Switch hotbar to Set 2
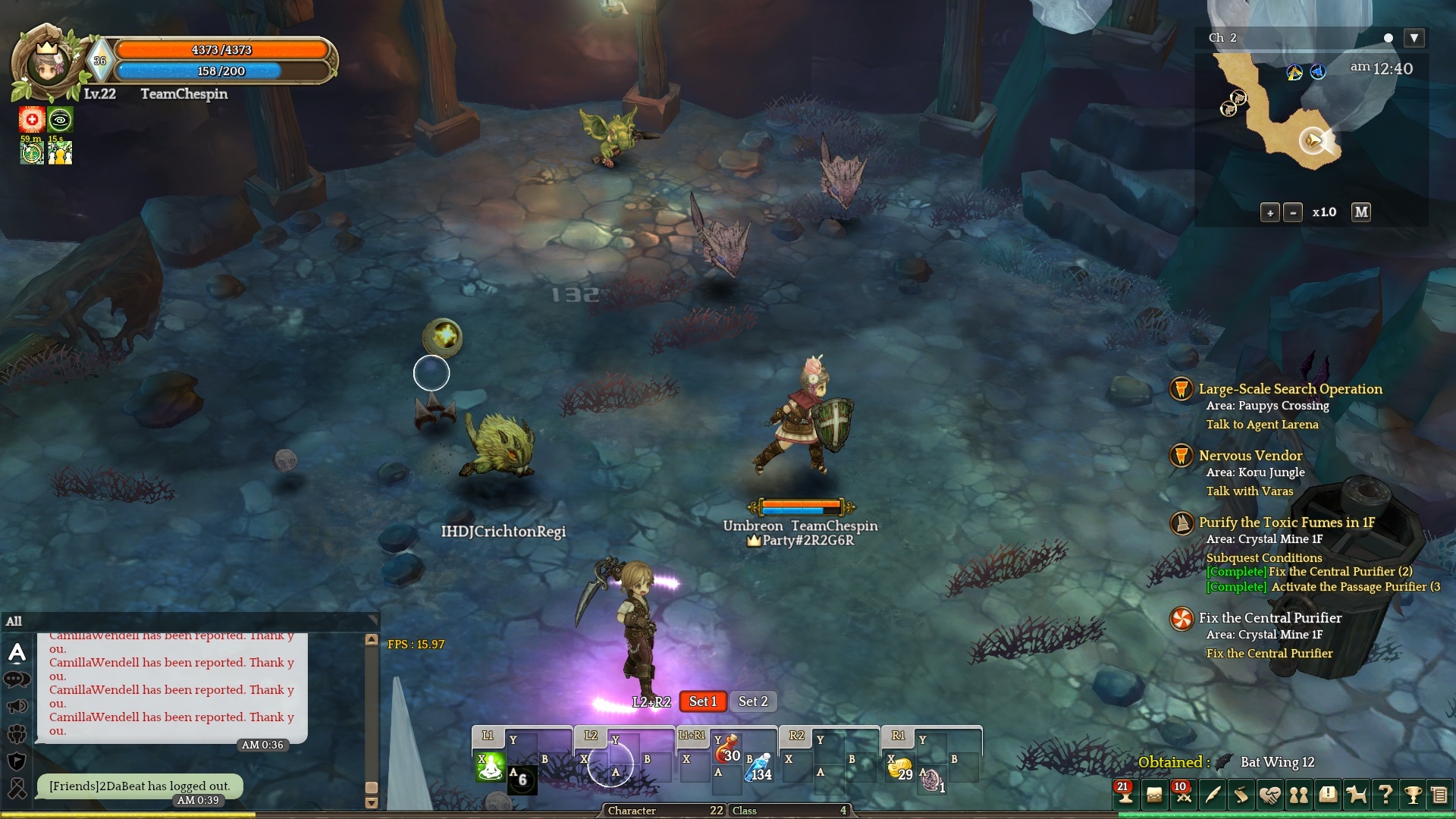The height and width of the screenshot is (819, 1456). 753,701
